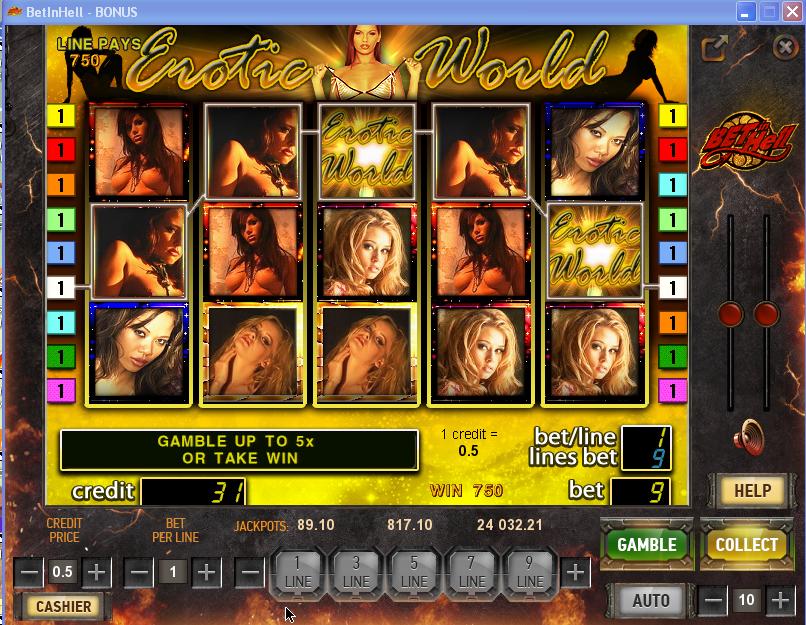Pick the 5 Line button
This screenshot has width=806, height=625.
pyautogui.click(x=414, y=573)
